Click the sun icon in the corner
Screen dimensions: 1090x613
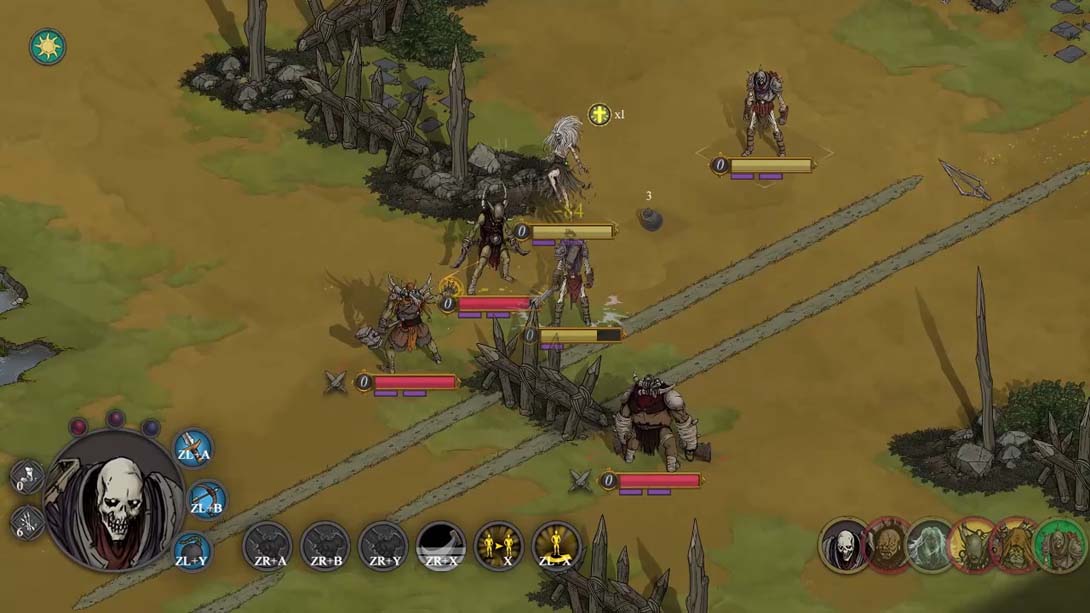pyautogui.click(x=47, y=47)
